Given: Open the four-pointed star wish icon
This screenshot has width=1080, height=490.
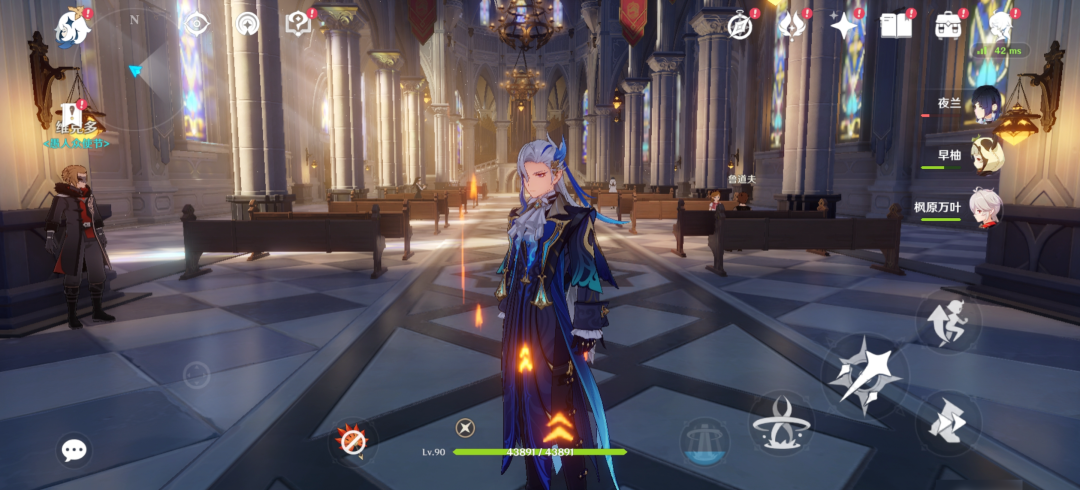Looking at the screenshot, I should pyautogui.click(x=845, y=26).
